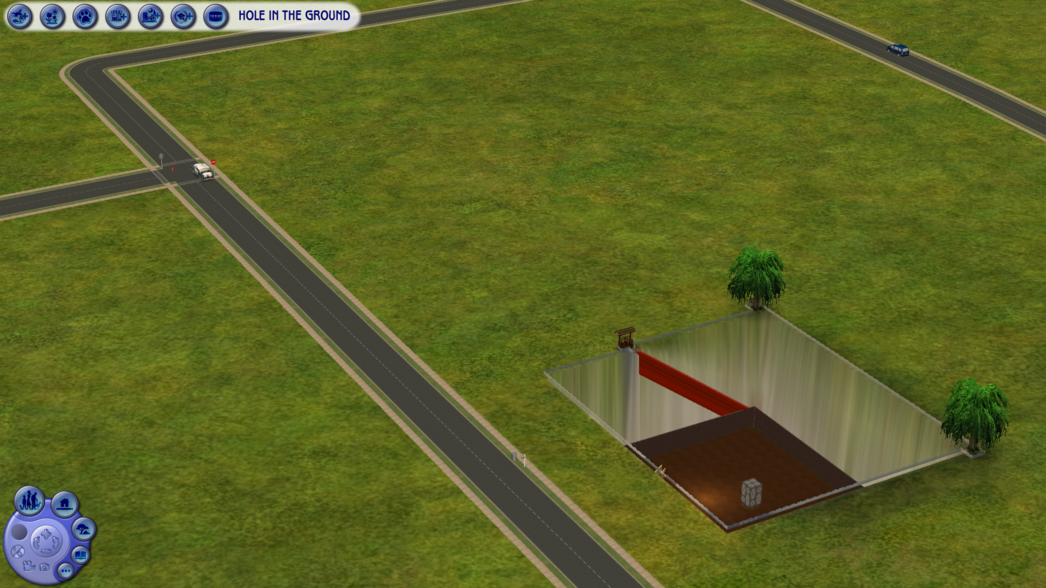1046x588 pixels.
Task: Rotate camera with the left arrow control
Action: [x=36, y=541]
